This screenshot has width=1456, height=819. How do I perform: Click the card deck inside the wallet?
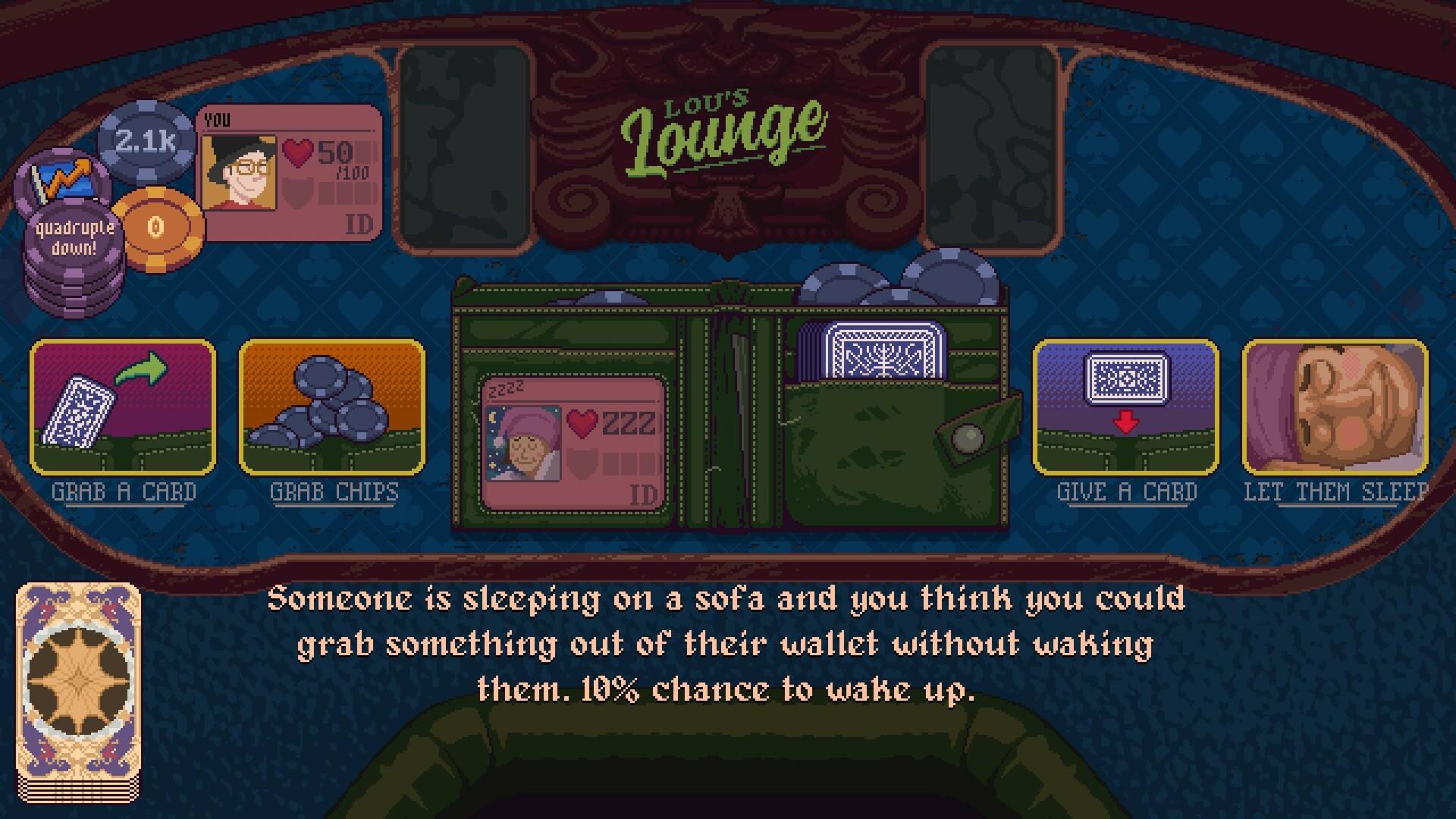tap(883, 350)
